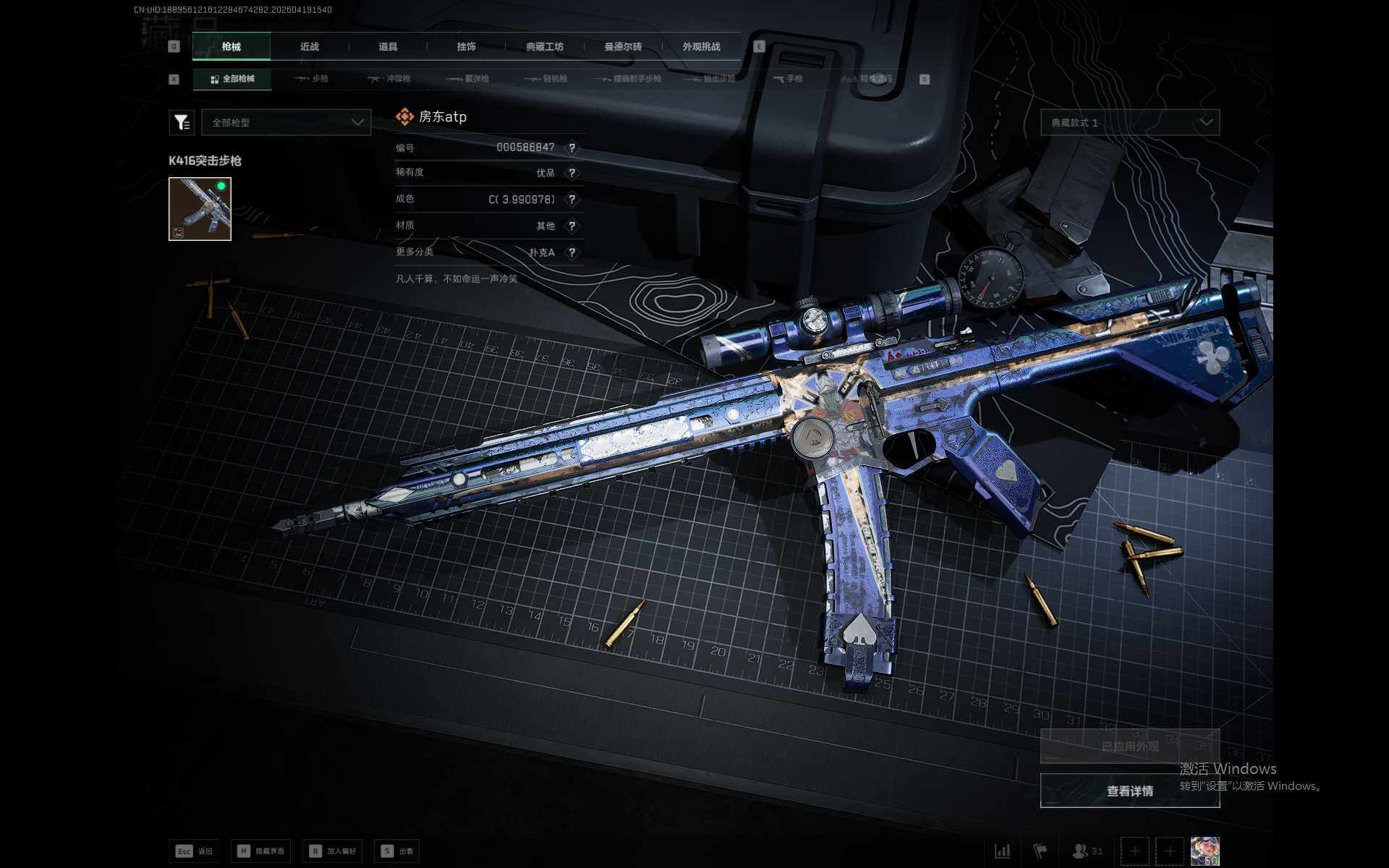Switch to the 曼德尔砖 tab
Image resolution: width=1389 pixels, height=868 pixels.
click(623, 46)
